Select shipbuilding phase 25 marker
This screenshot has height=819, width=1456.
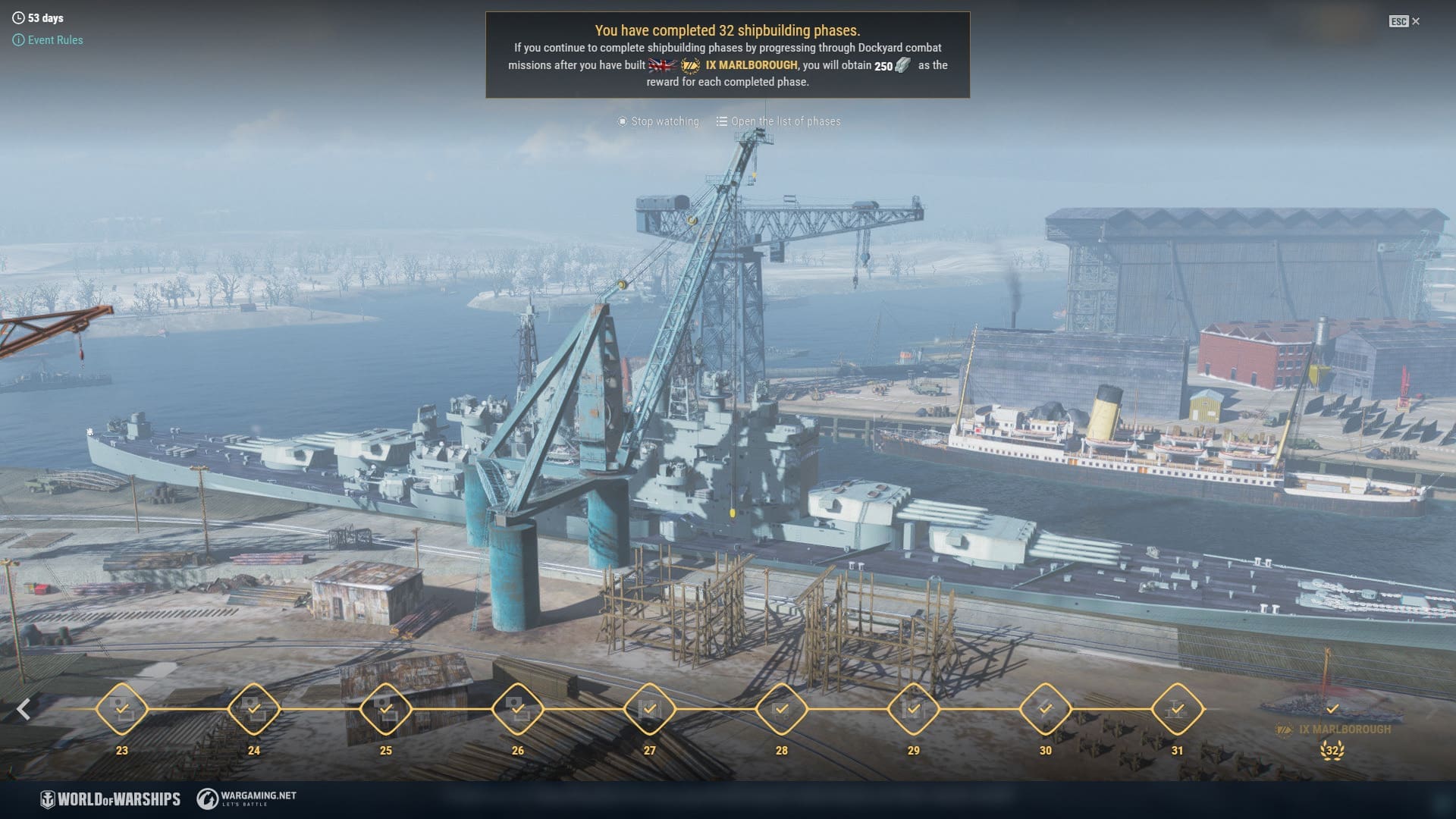[386, 709]
